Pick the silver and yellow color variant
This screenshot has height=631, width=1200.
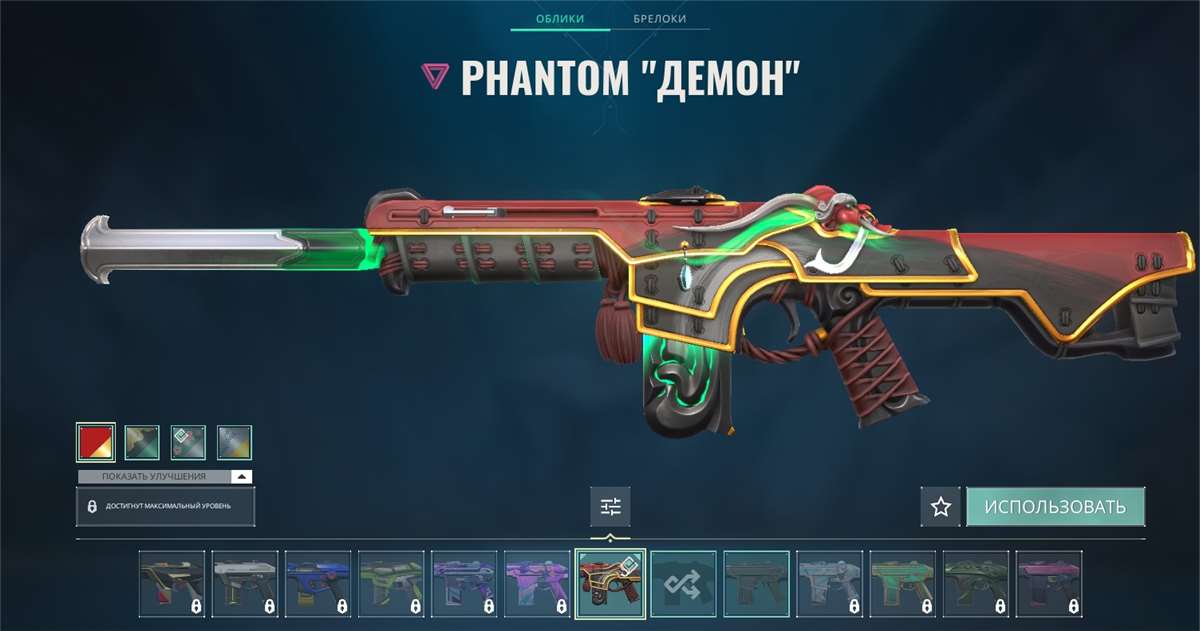234,442
